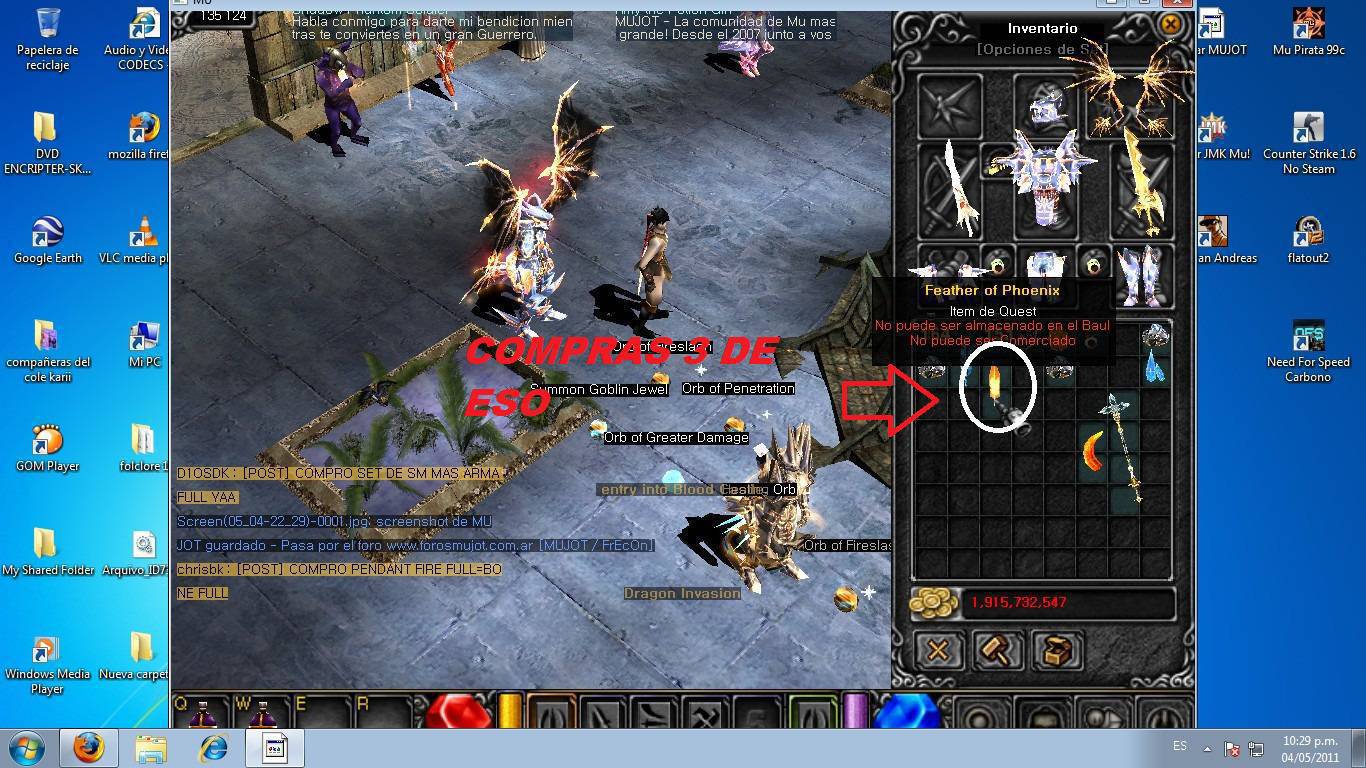Use the potion in the Q slot
The width and height of the screenshot is (1366, 768).
click(x=204, y=713)
